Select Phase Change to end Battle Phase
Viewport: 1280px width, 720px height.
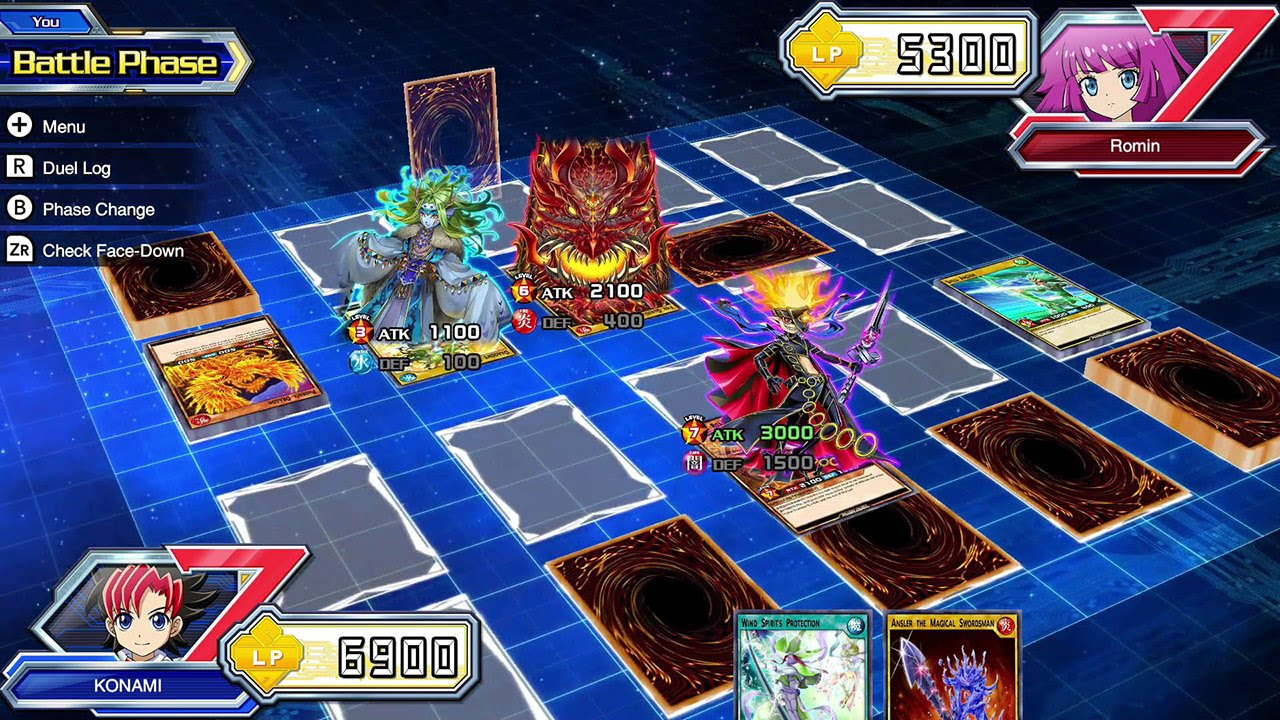pyautogui.click(x=100, y=209)
